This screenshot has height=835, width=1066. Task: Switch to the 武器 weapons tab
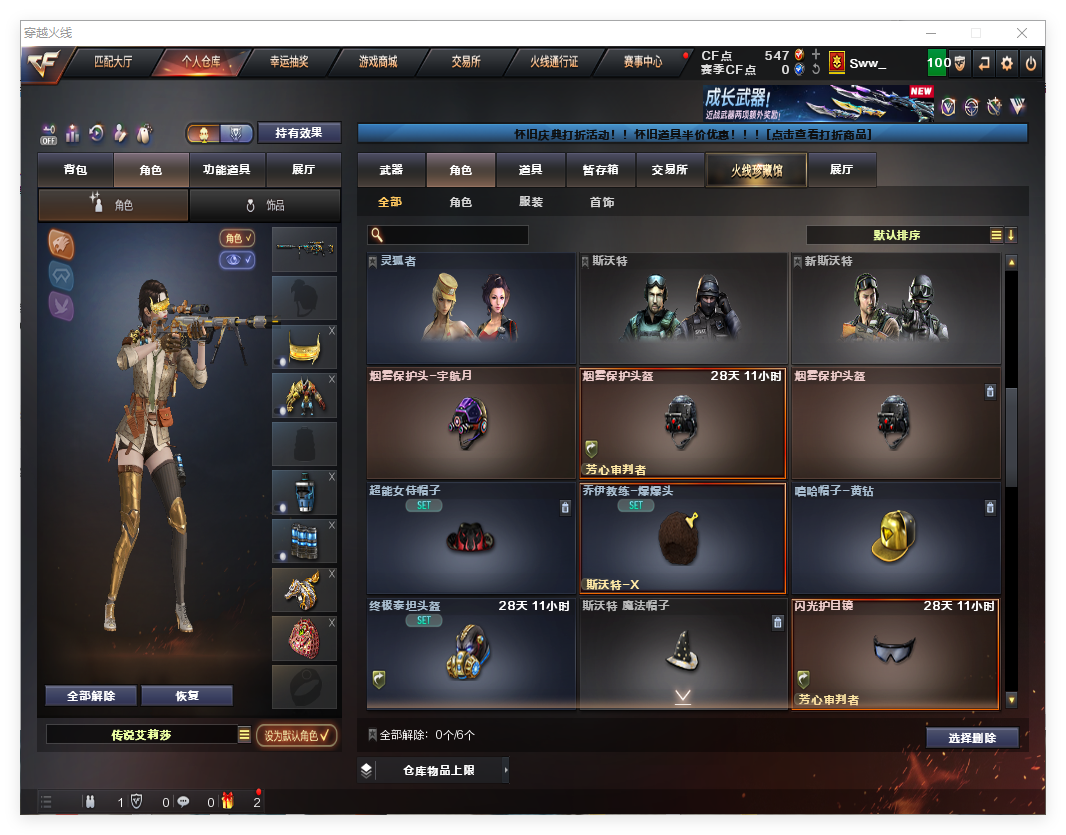pos(391,170)
